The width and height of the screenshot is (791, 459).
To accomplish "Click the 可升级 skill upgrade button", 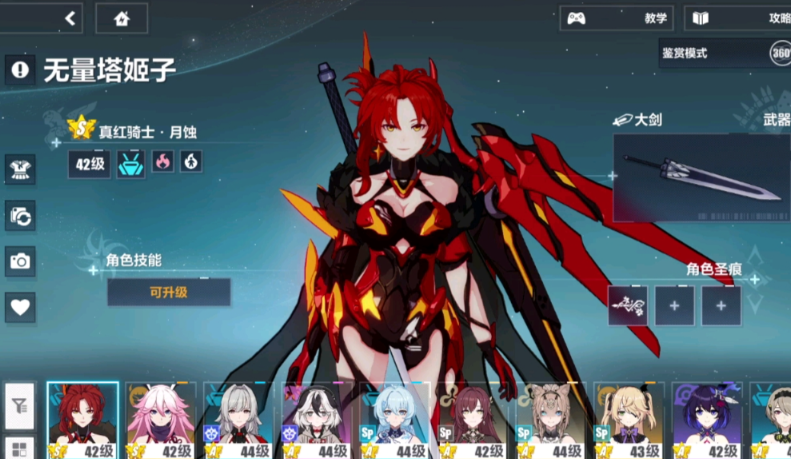I will tap(168, 292).
